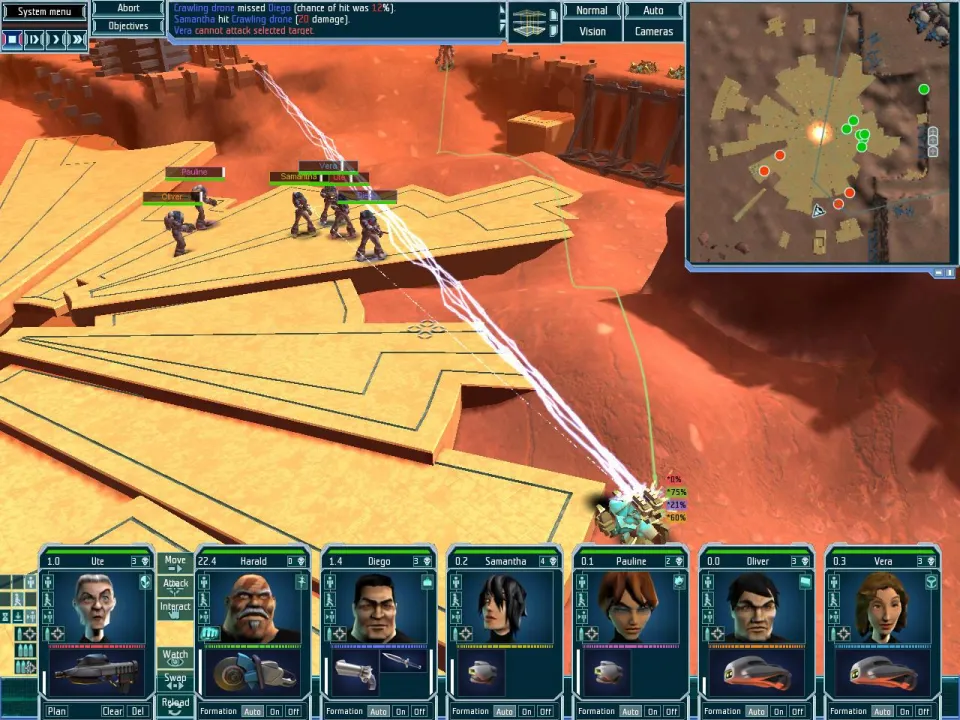Set fastest game speed with triple-arrow button
The height and width of the screenshot is (720, 960).
point(78,40)
